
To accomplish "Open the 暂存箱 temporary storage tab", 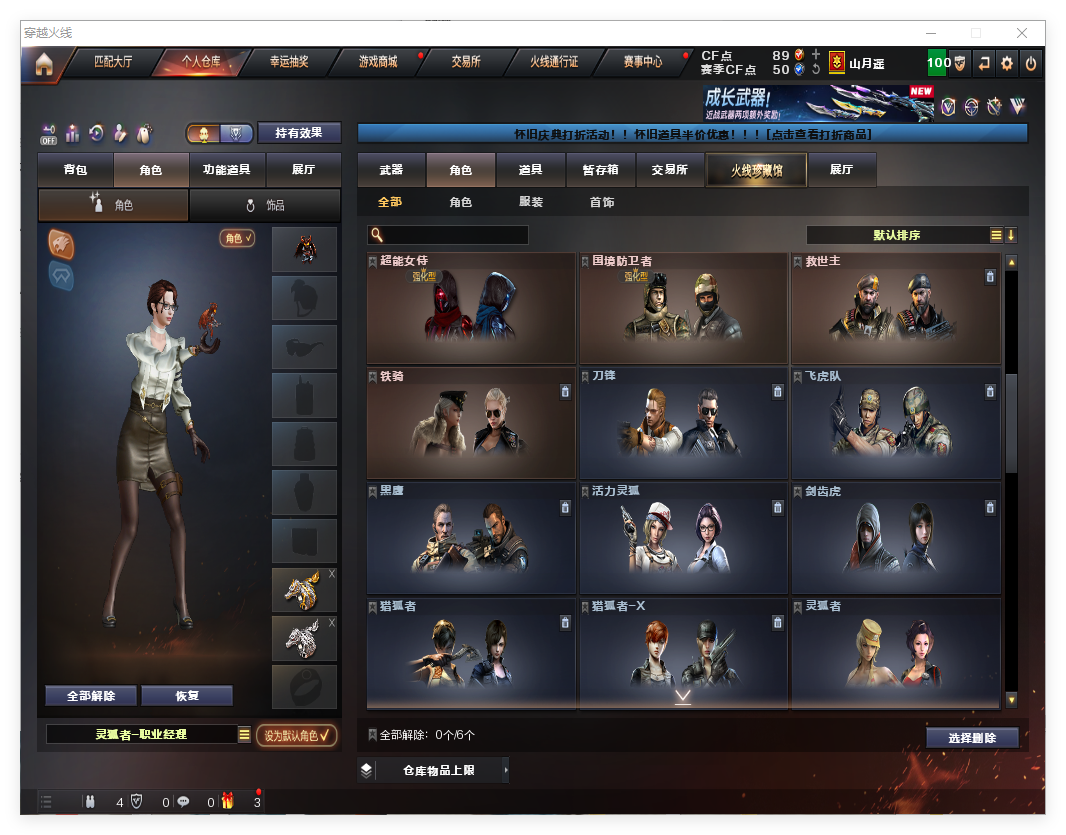I will point(601,170).
